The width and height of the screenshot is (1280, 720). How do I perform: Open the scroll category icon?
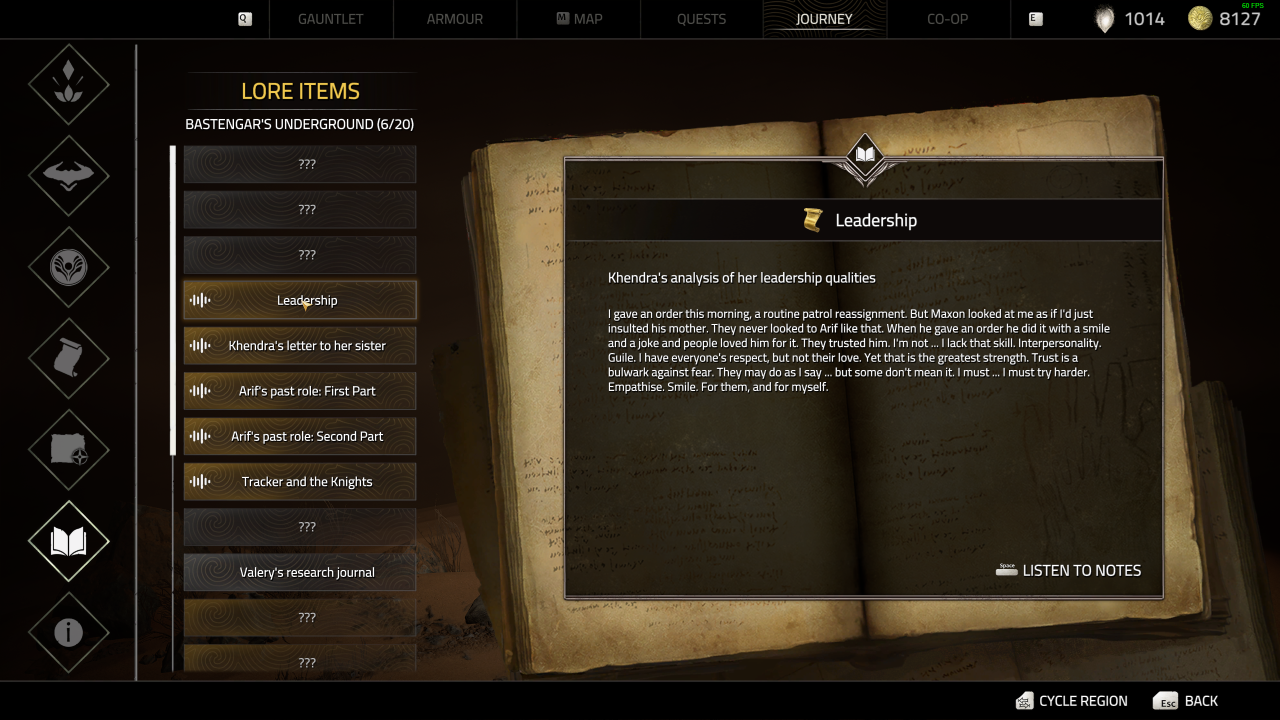pyautogui.click(x=69, y=358)
